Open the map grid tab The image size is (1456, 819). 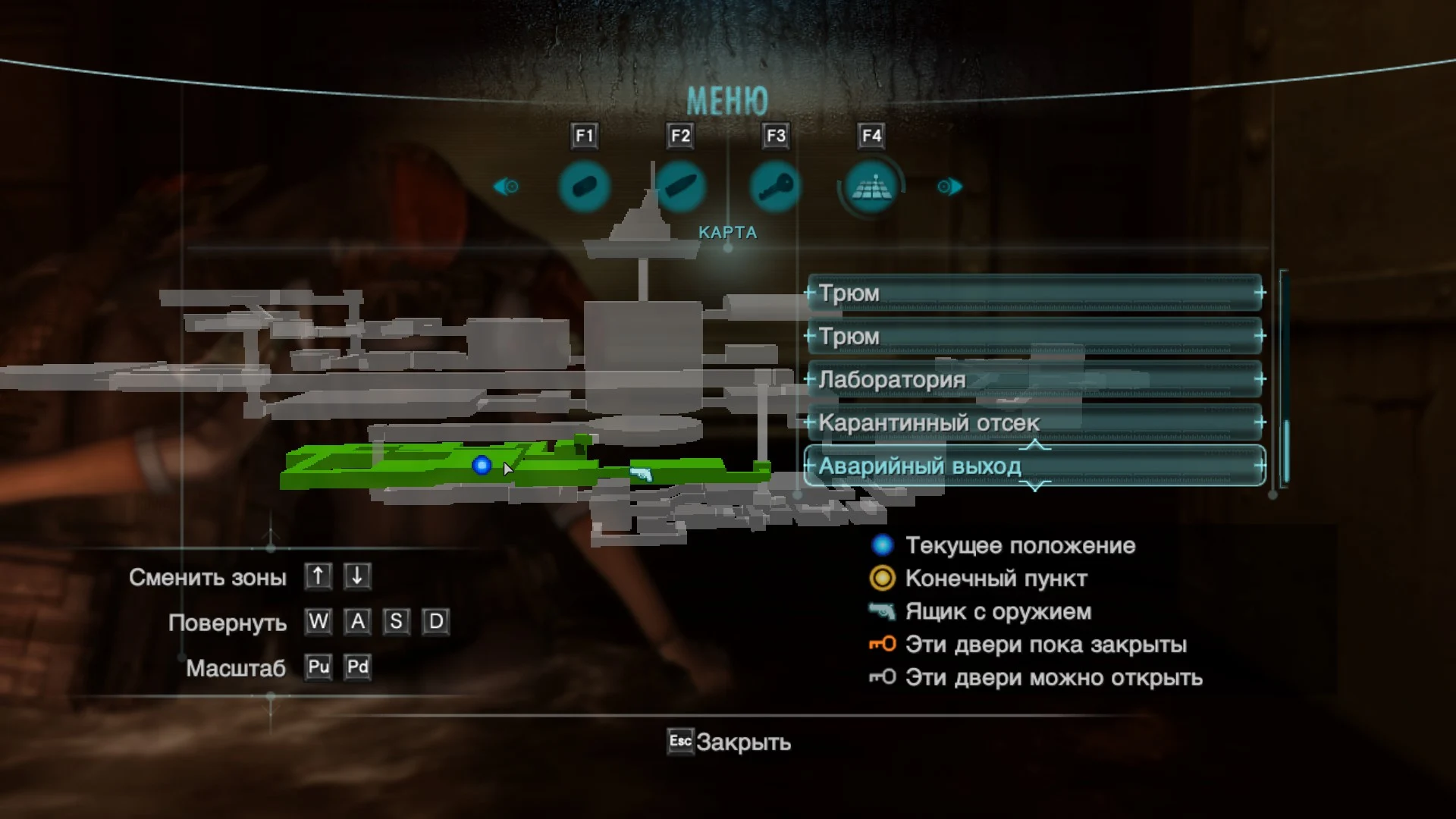[871, 187]
